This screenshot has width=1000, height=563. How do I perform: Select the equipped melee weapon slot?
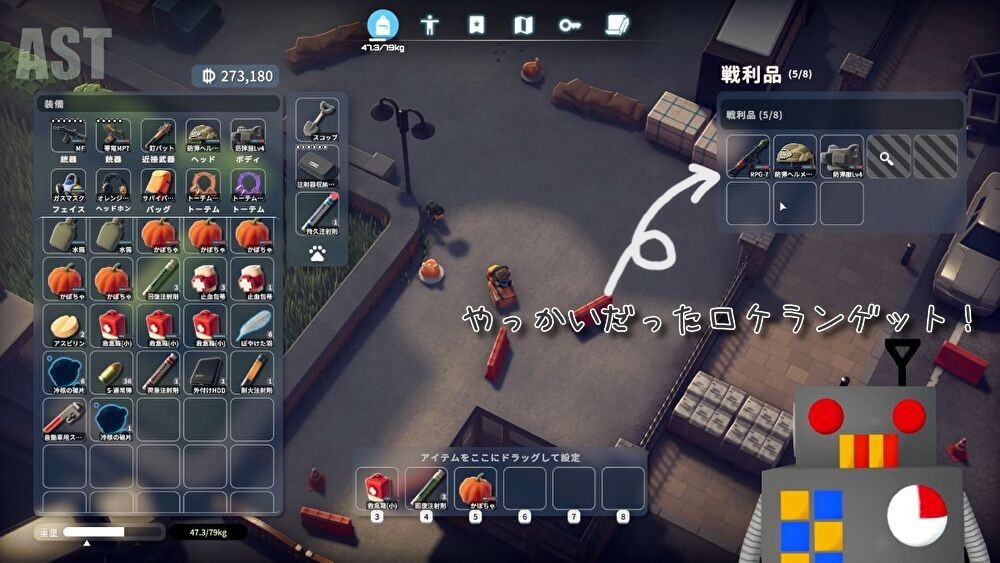coord(158,140)
